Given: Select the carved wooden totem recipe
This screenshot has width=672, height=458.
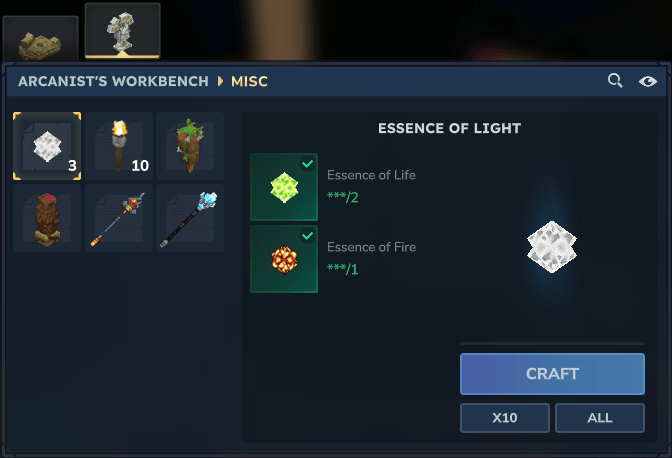Looking at the screenshot, I should pyautogui.click(x=46, y=218).
